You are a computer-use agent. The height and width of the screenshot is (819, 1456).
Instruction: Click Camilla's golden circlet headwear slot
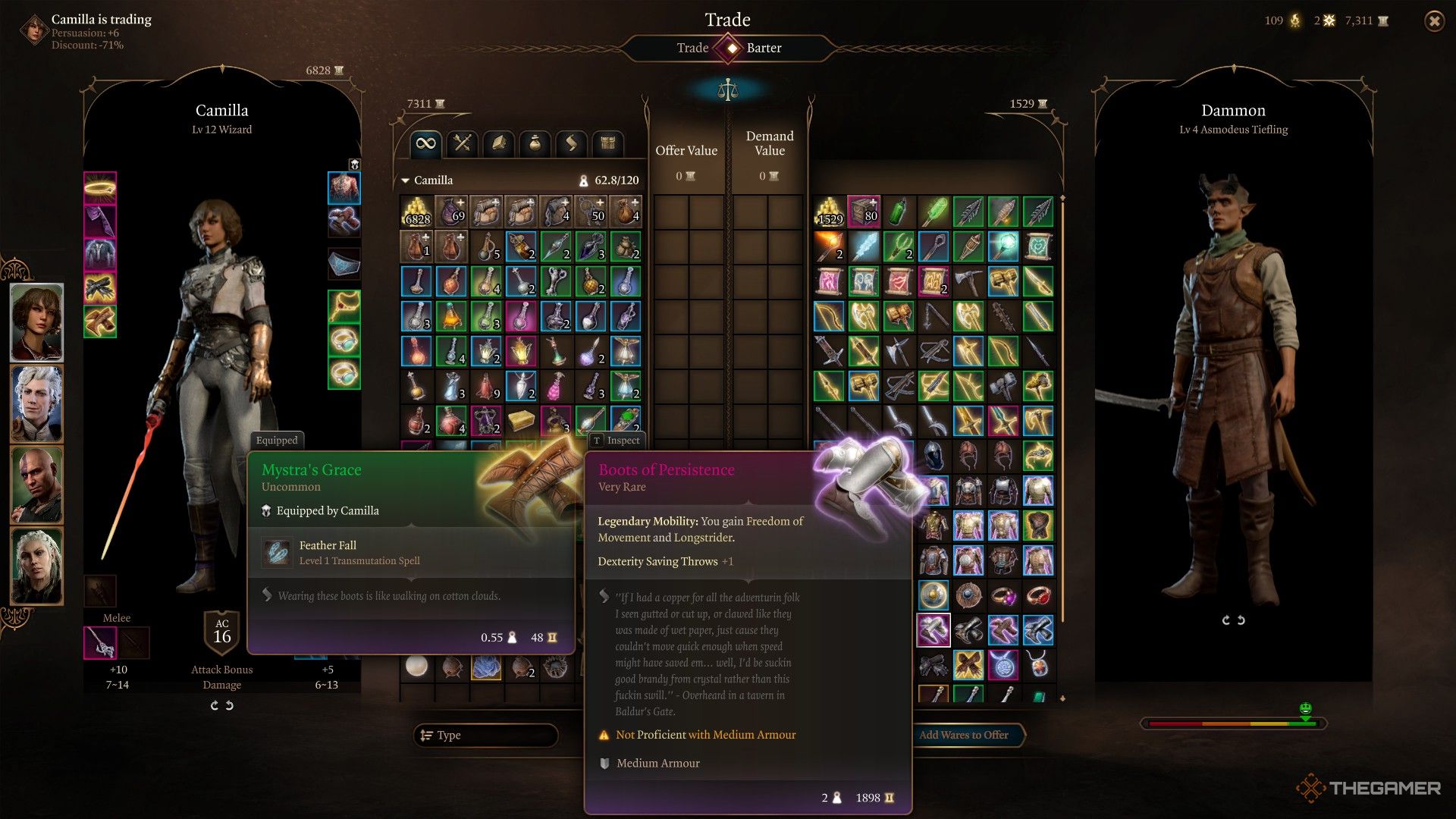(x=100, y=187)
